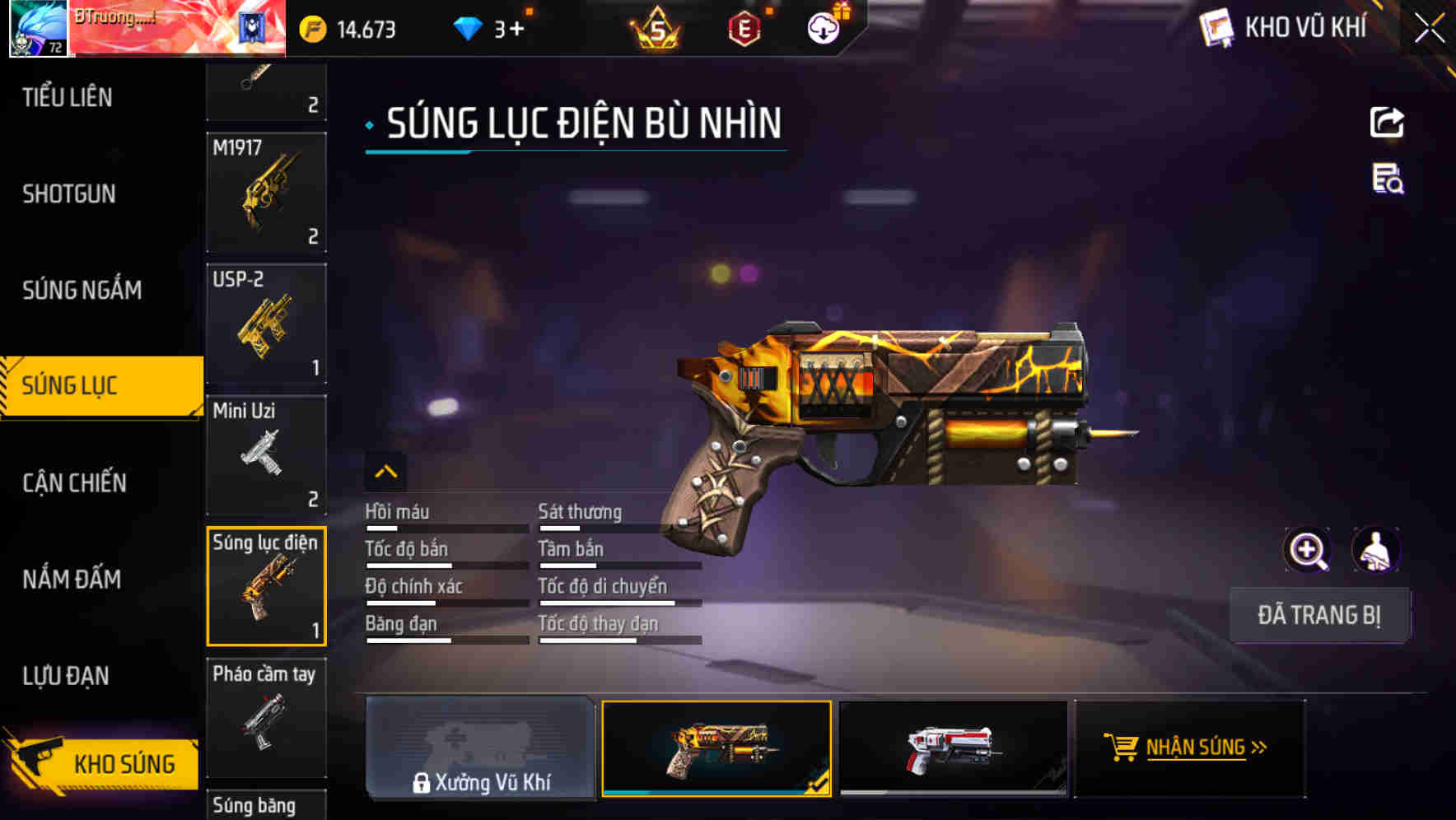Switch to the SHOTGUN category

(x=68, y=193)
